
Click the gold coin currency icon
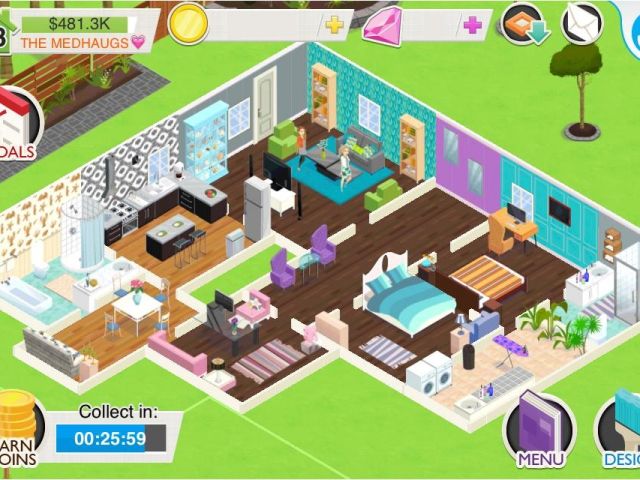188,24
